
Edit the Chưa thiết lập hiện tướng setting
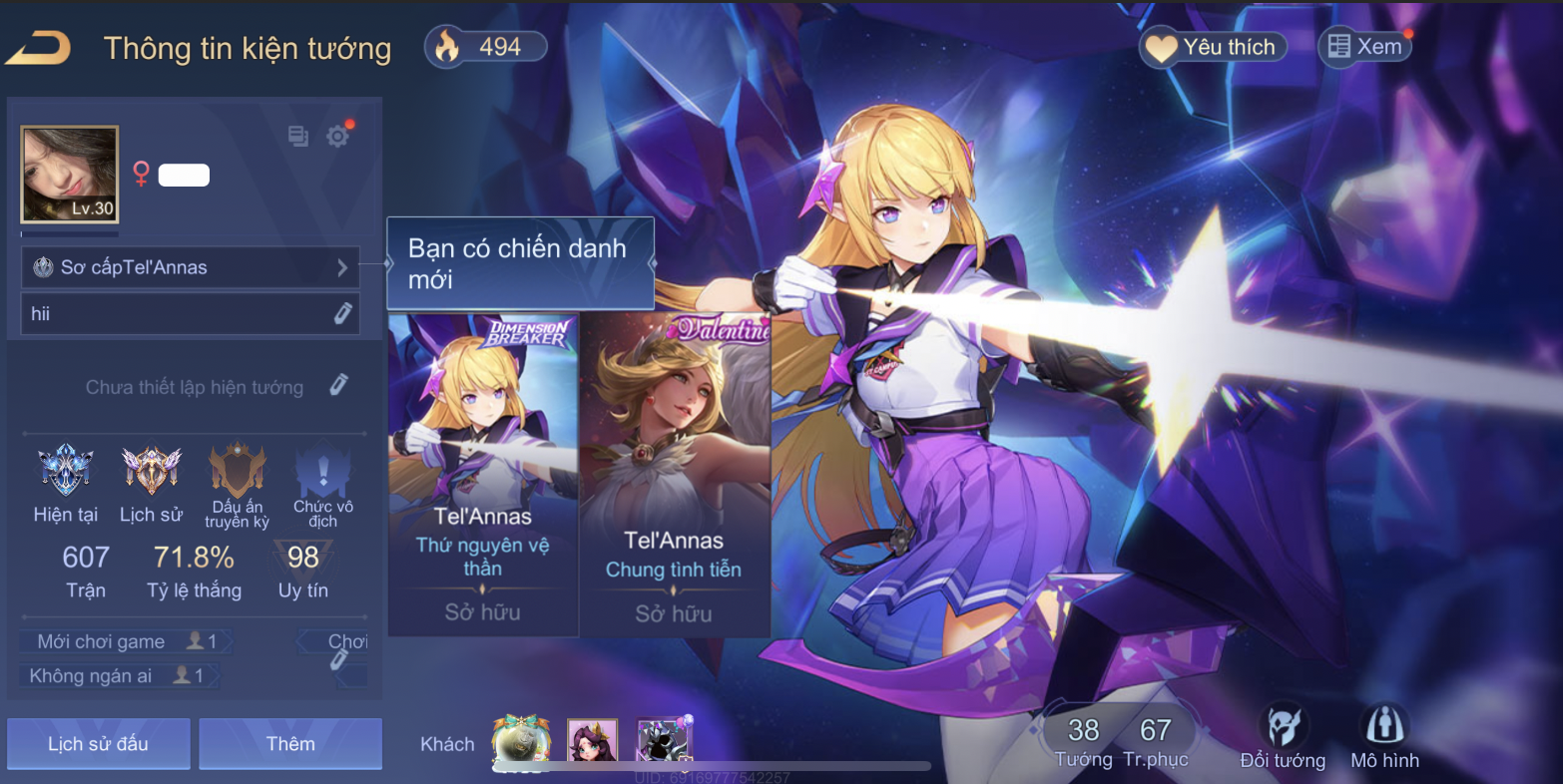pos(339,386)
